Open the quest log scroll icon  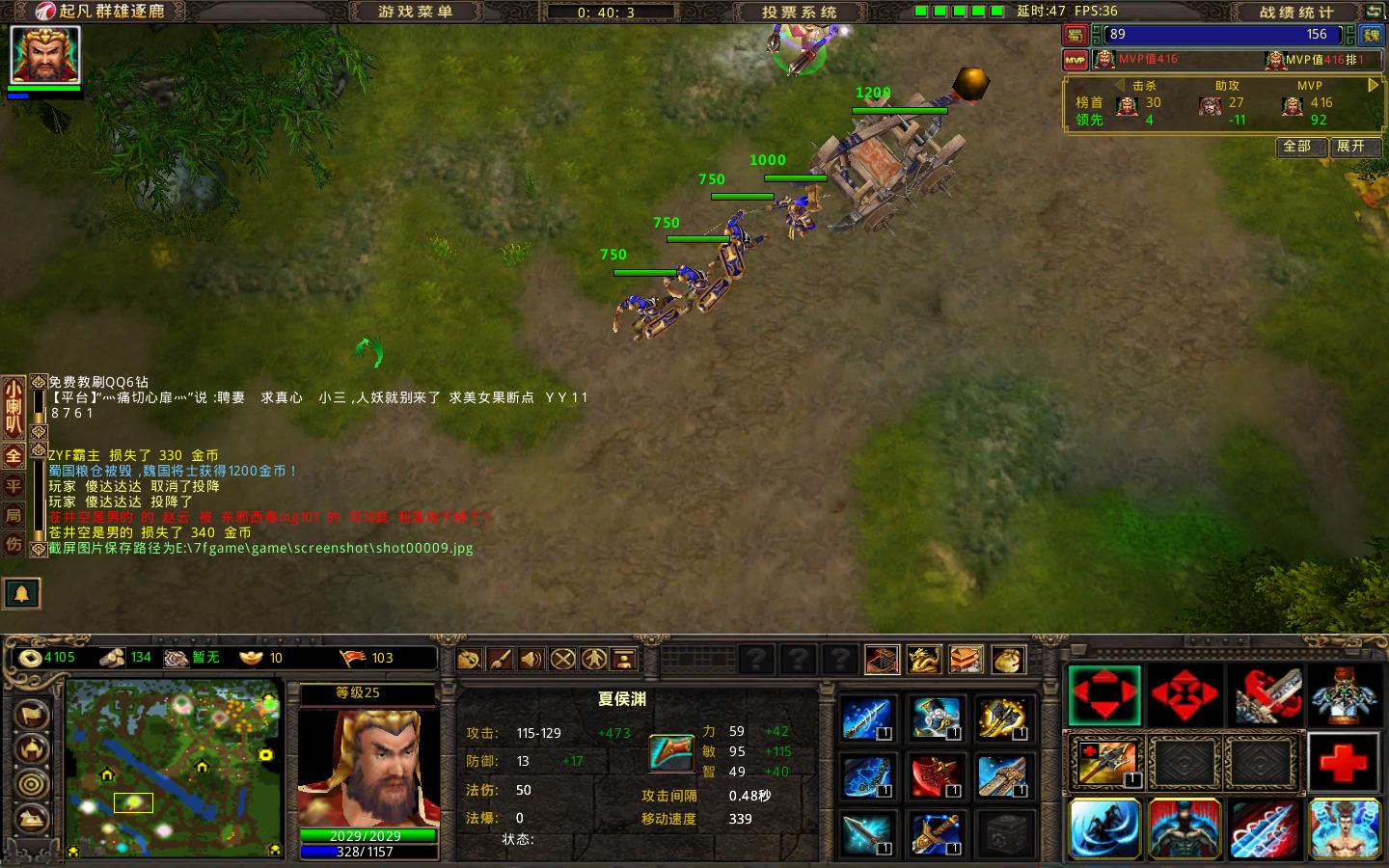469,658
